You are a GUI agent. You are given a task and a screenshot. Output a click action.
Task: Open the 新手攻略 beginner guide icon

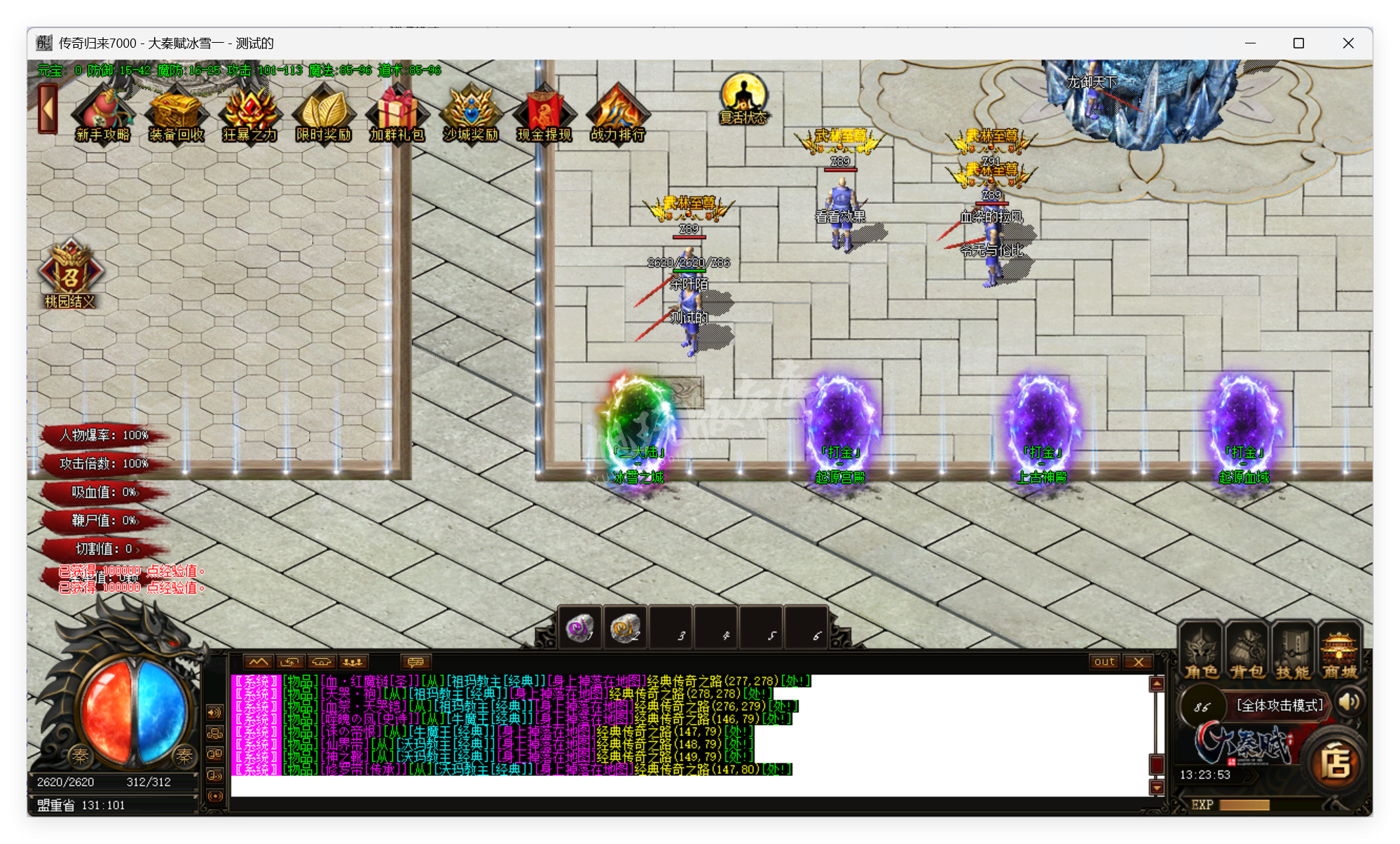[x=102, y=112]
